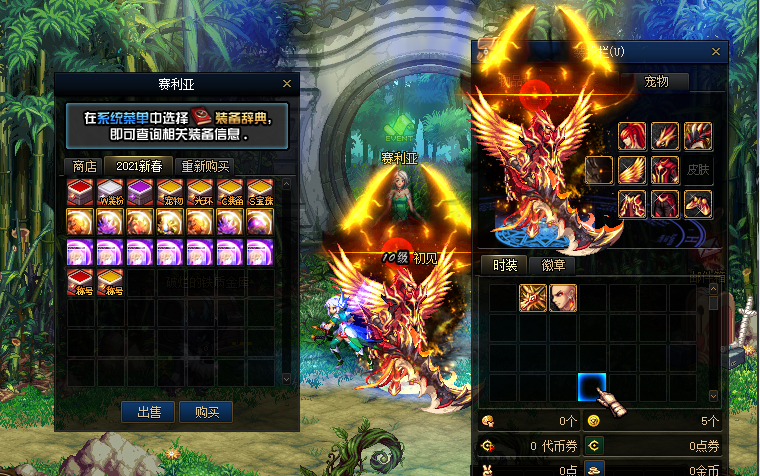Select the 皮肤 skin slot

tap(697, 170)
